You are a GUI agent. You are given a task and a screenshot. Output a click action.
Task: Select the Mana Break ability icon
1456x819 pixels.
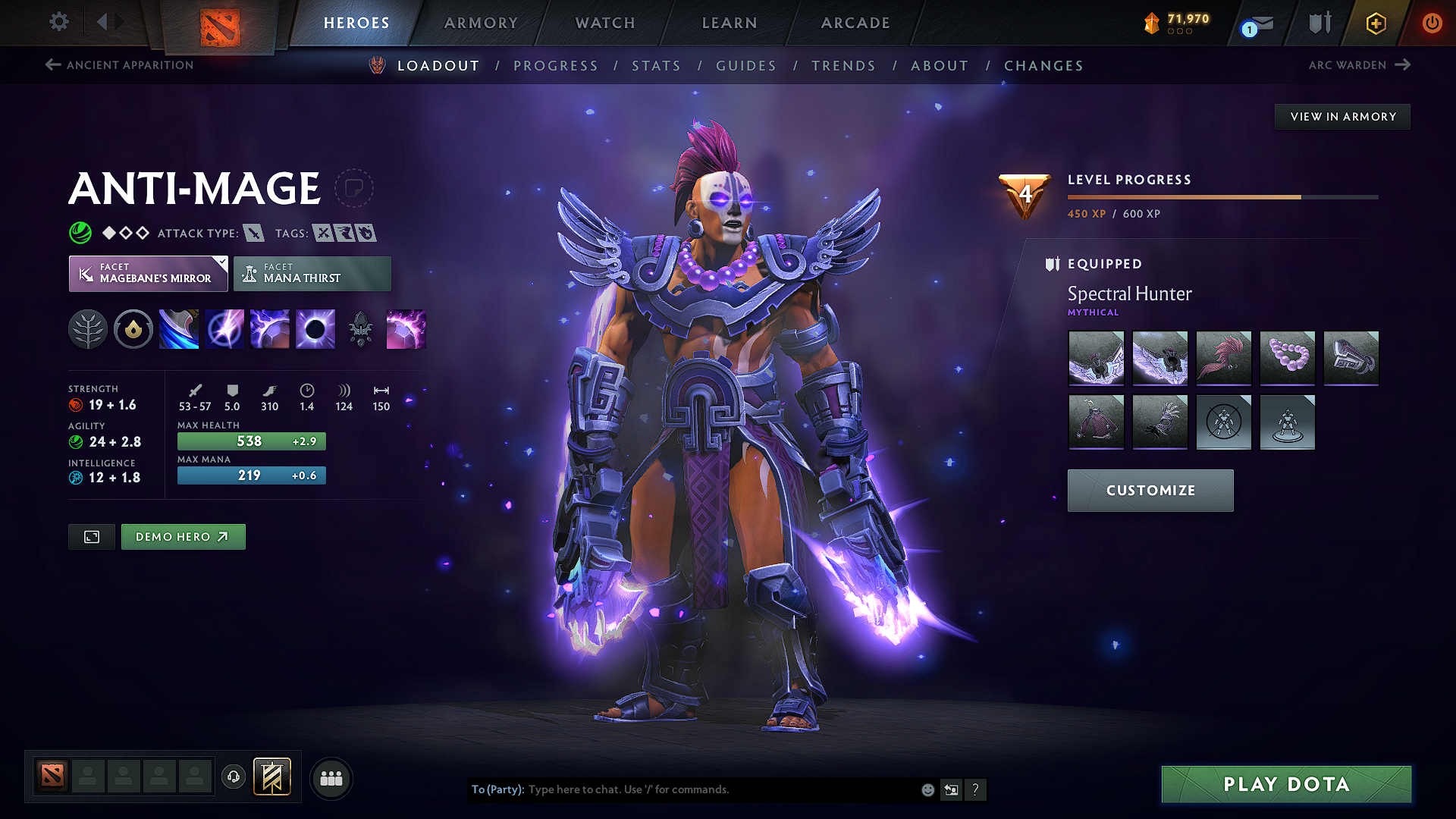click(x=179, y=328)
